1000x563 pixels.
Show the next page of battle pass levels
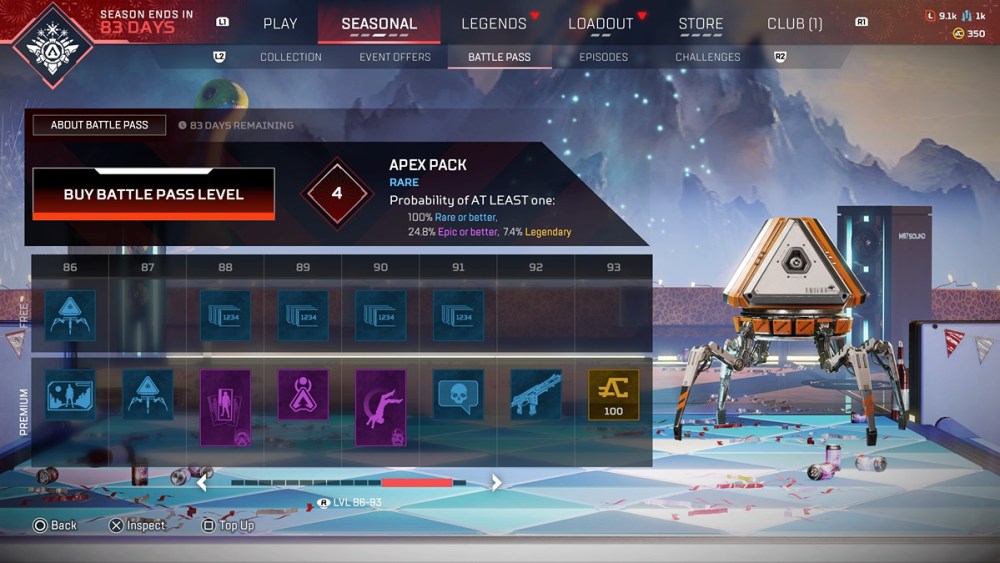tap(496, 483)
